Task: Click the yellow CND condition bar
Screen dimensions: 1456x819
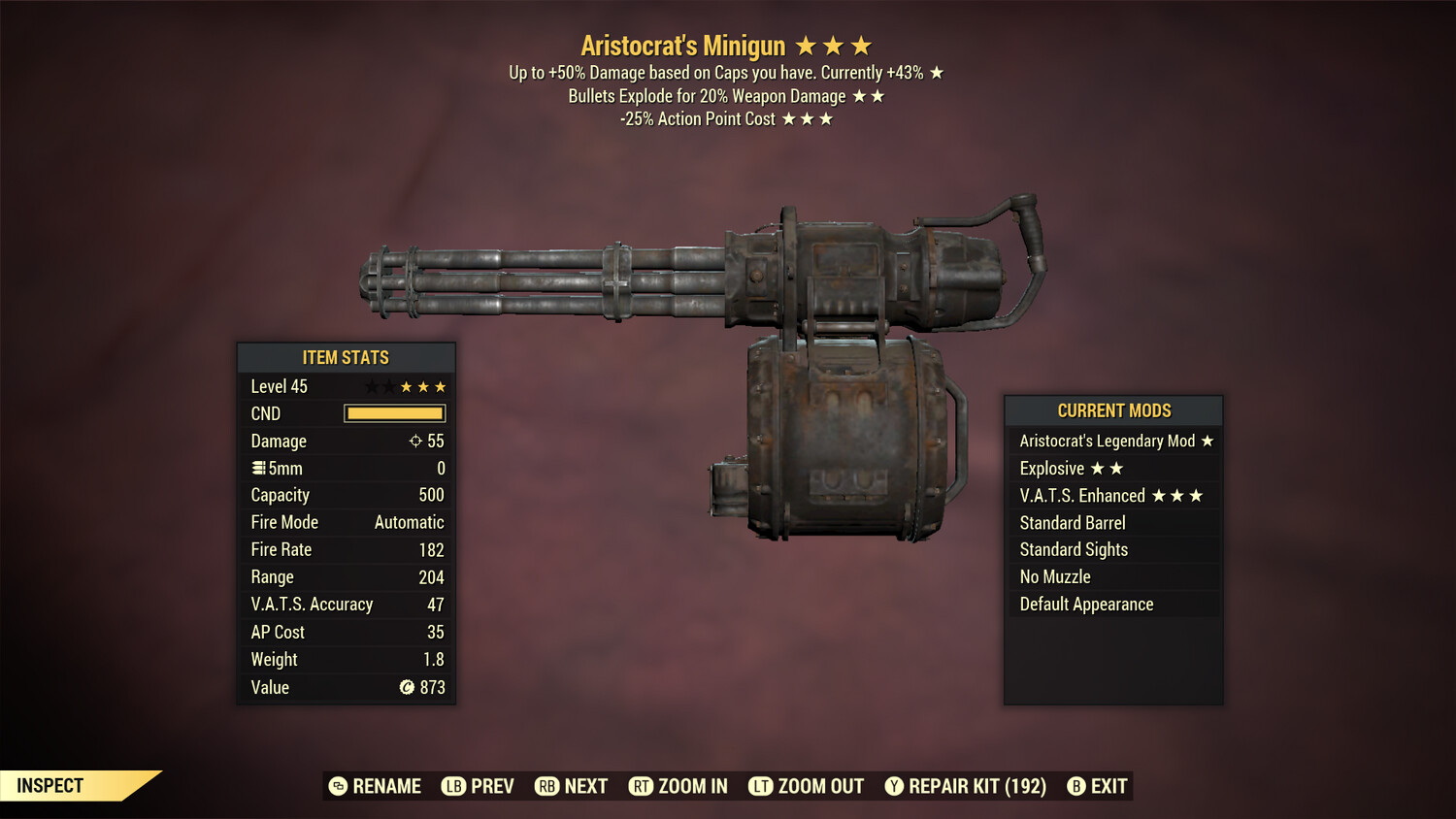Action: 394,413
